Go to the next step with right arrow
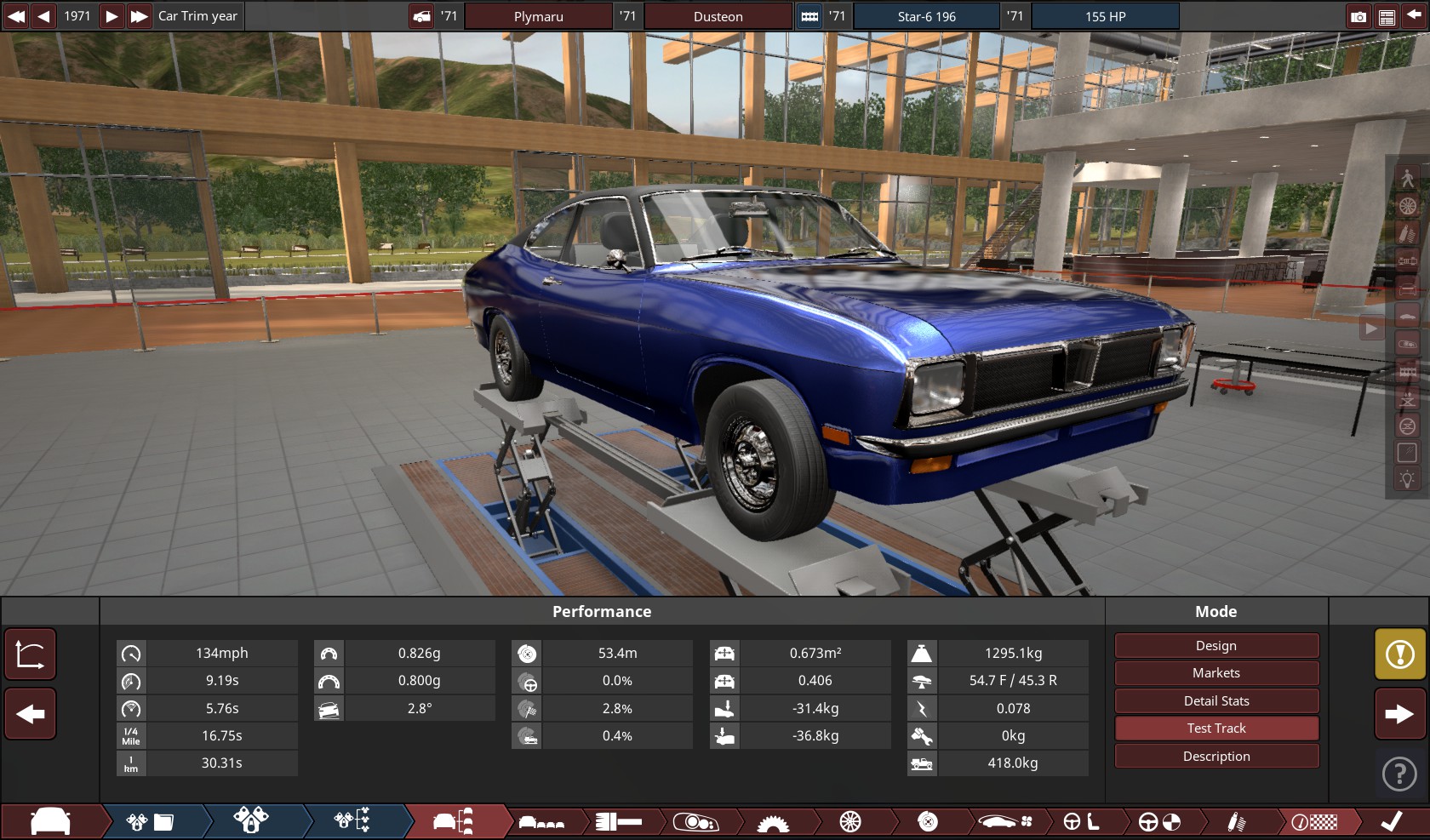This screenshot has height=840, width=1430. coord(1399,714)
